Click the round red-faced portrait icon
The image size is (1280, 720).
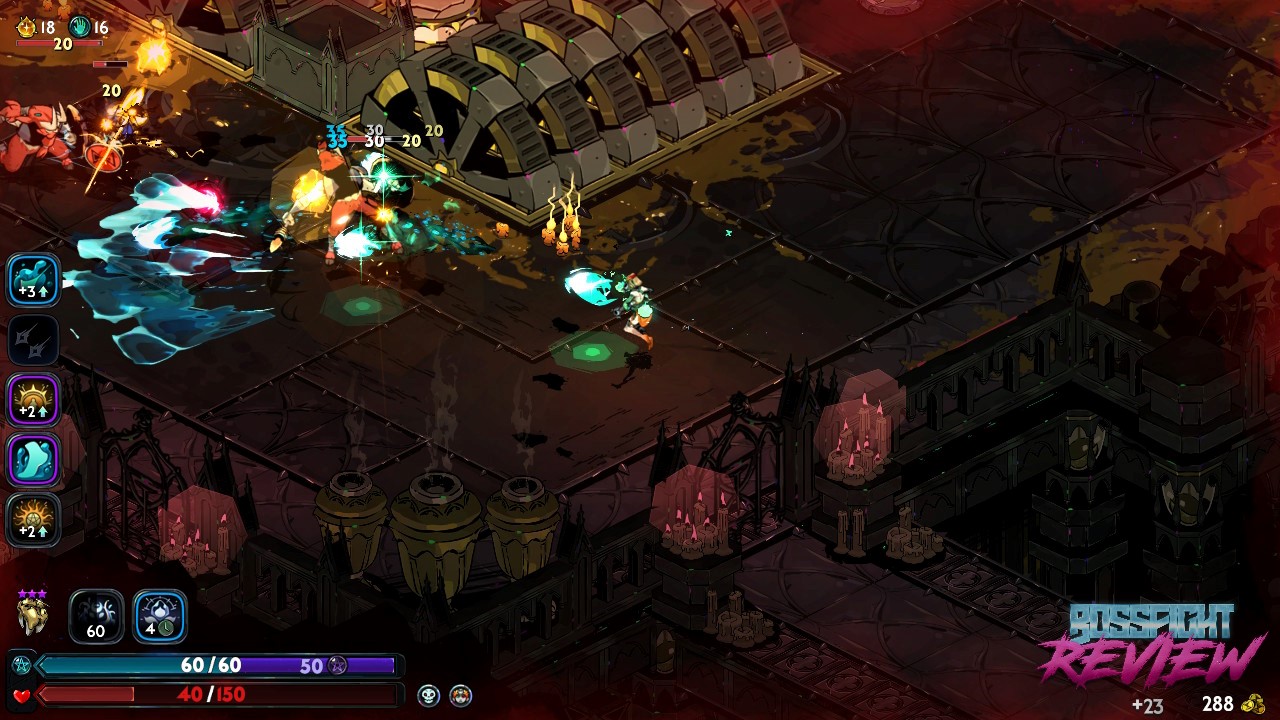pos(460,695)
